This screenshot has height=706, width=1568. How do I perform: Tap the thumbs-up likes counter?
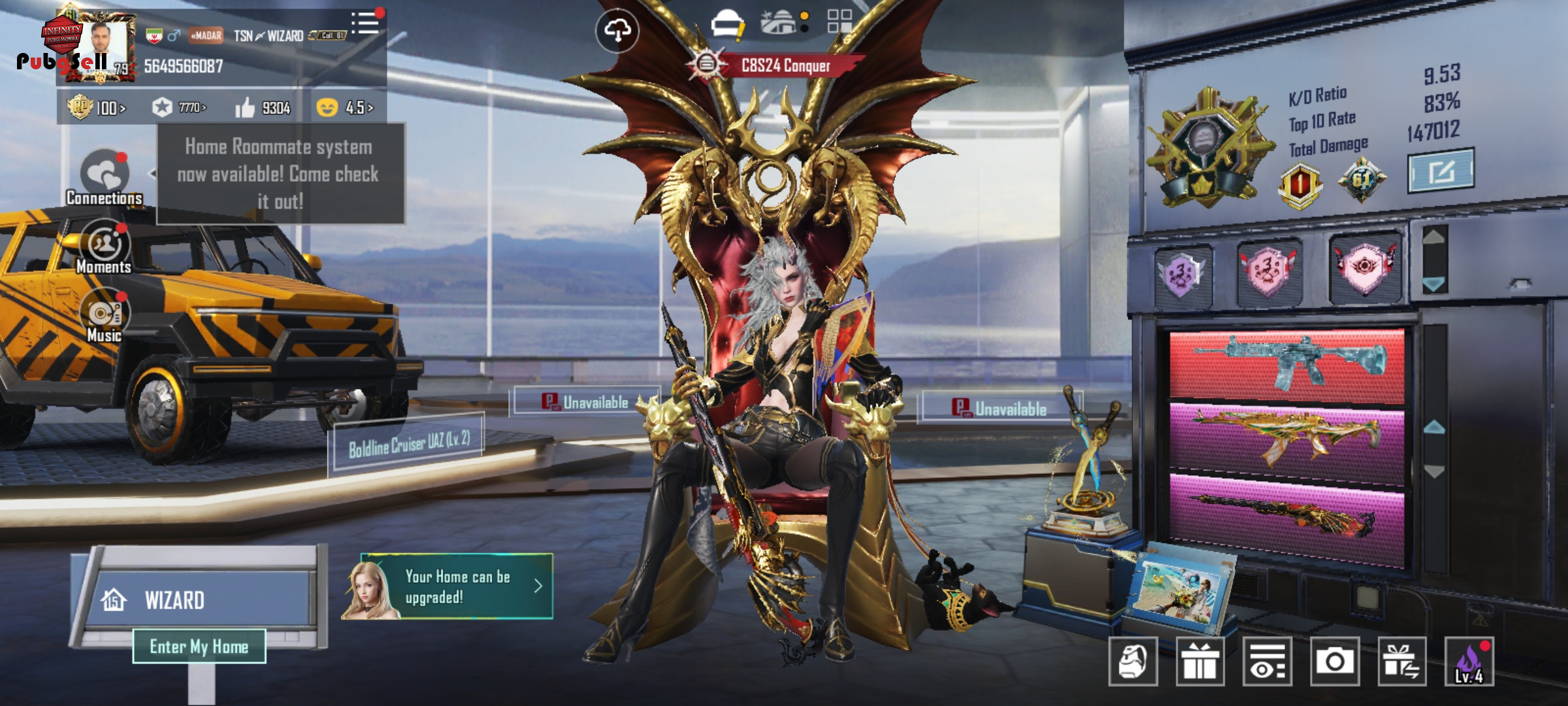click(263, 108)
